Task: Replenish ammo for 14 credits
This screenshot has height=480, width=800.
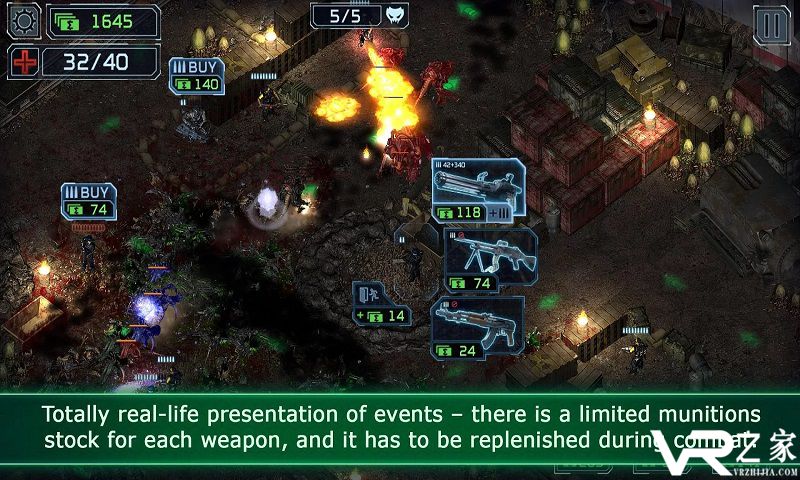Action: [x=382, y=304]
